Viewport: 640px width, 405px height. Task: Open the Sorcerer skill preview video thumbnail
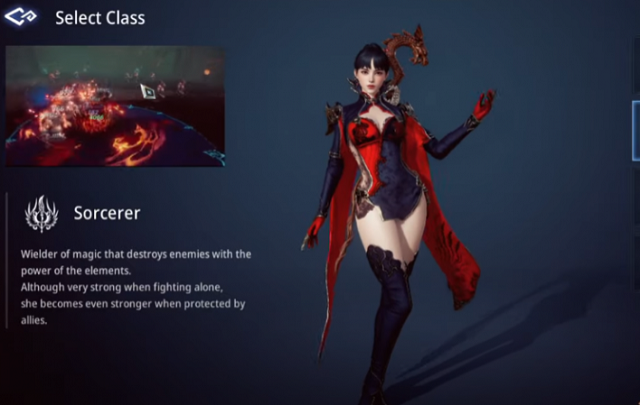(x=115, y=105)
